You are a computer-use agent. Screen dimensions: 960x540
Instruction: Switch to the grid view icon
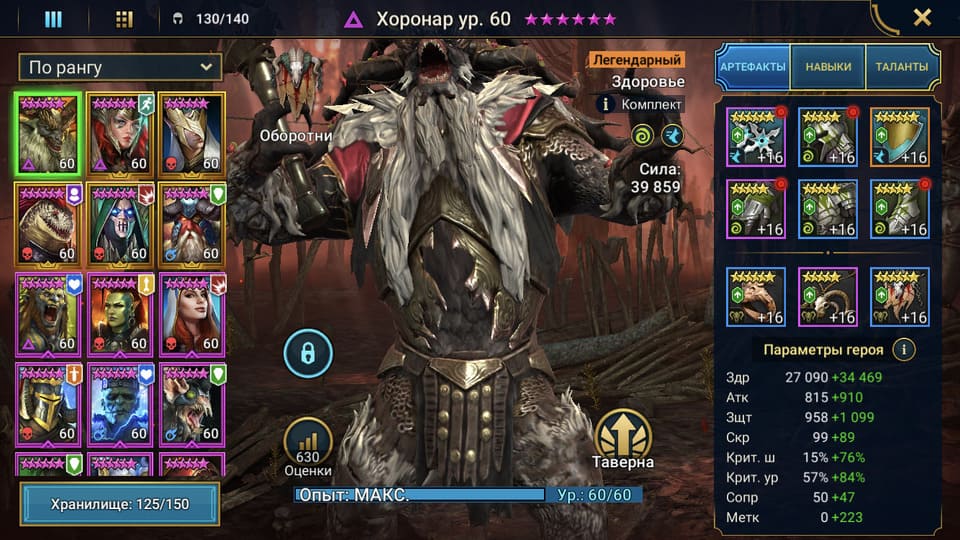[124, 18]
